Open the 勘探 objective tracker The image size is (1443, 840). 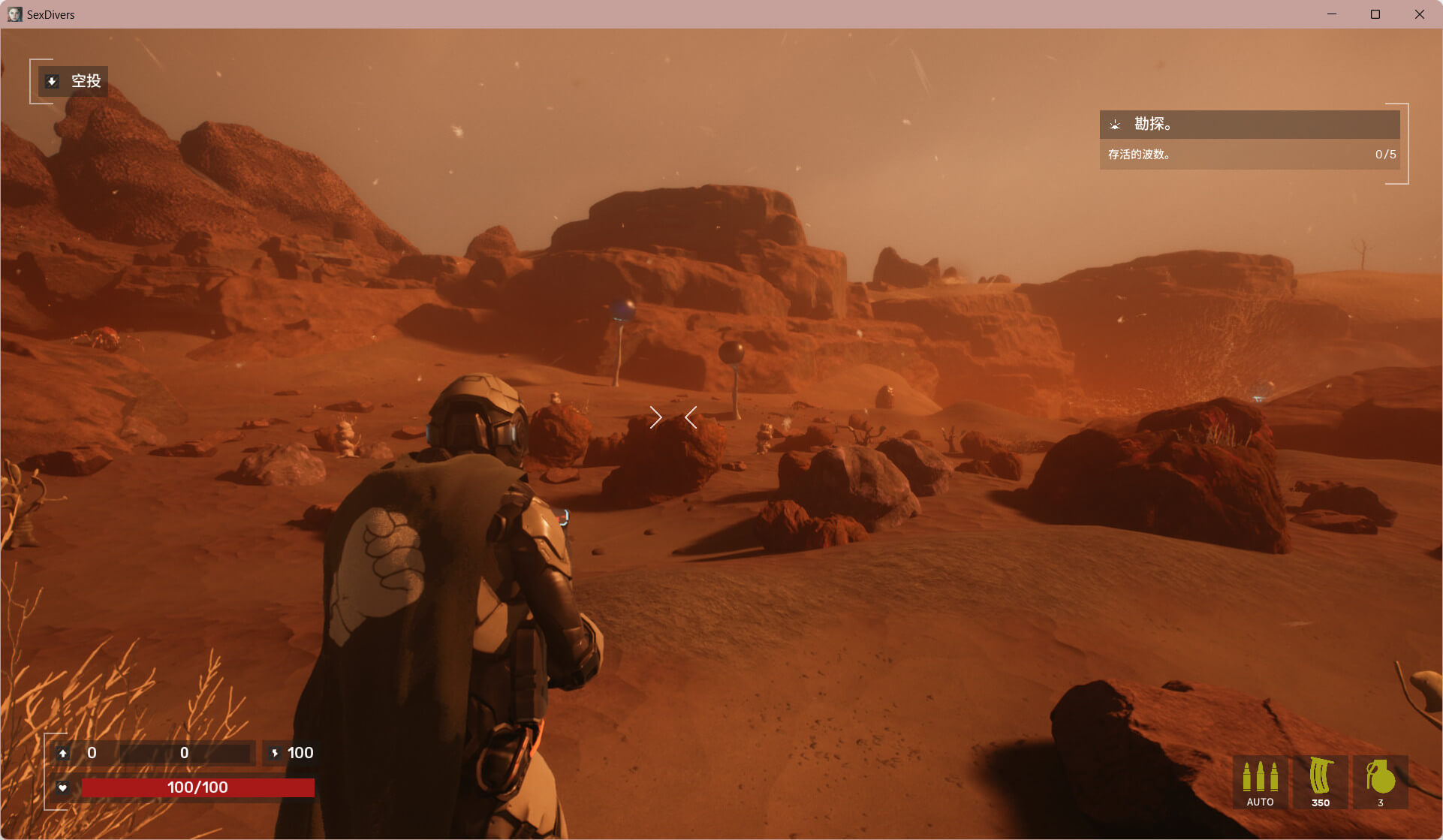pos(1249,125)
